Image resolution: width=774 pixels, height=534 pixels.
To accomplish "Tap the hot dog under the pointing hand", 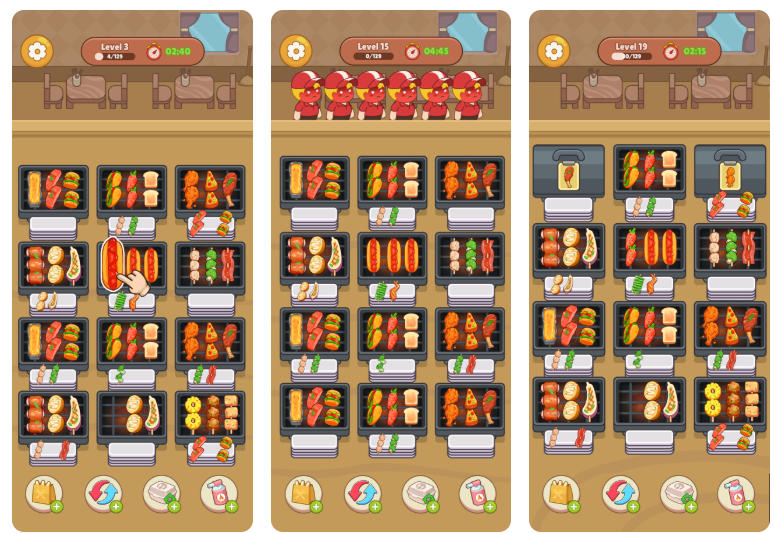I will coord(113,263).
